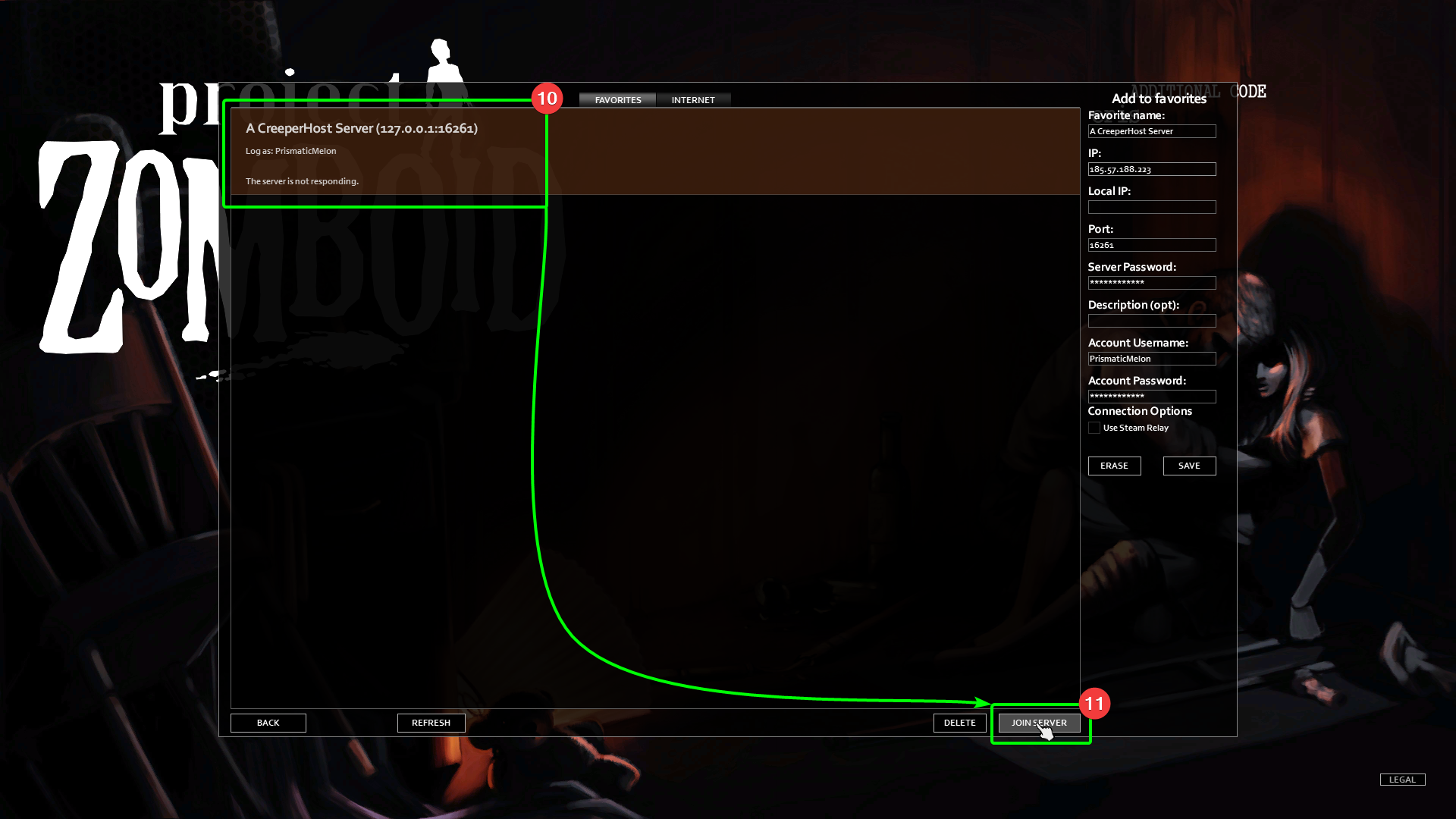The image size is (1456, 819).
Task: Open the LEGAL information
Action: (x=1402, y=779)
